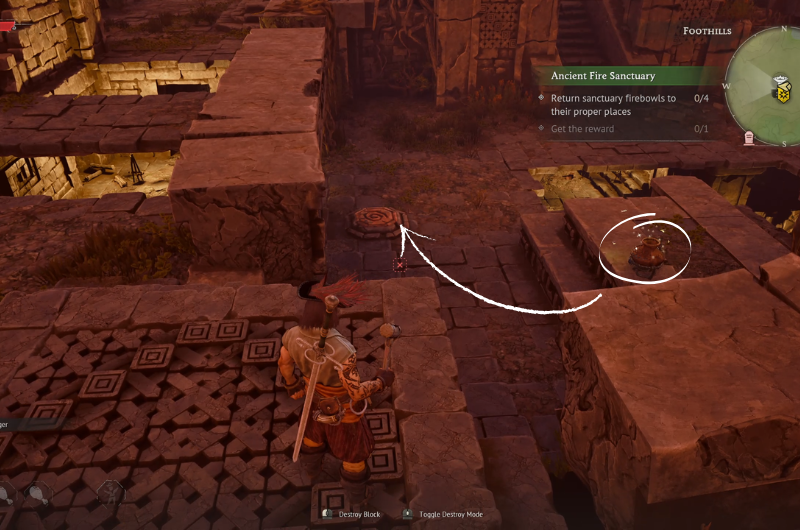Open the circular minimap
Viewport: 800px width, 530px height.
point(772,84)
